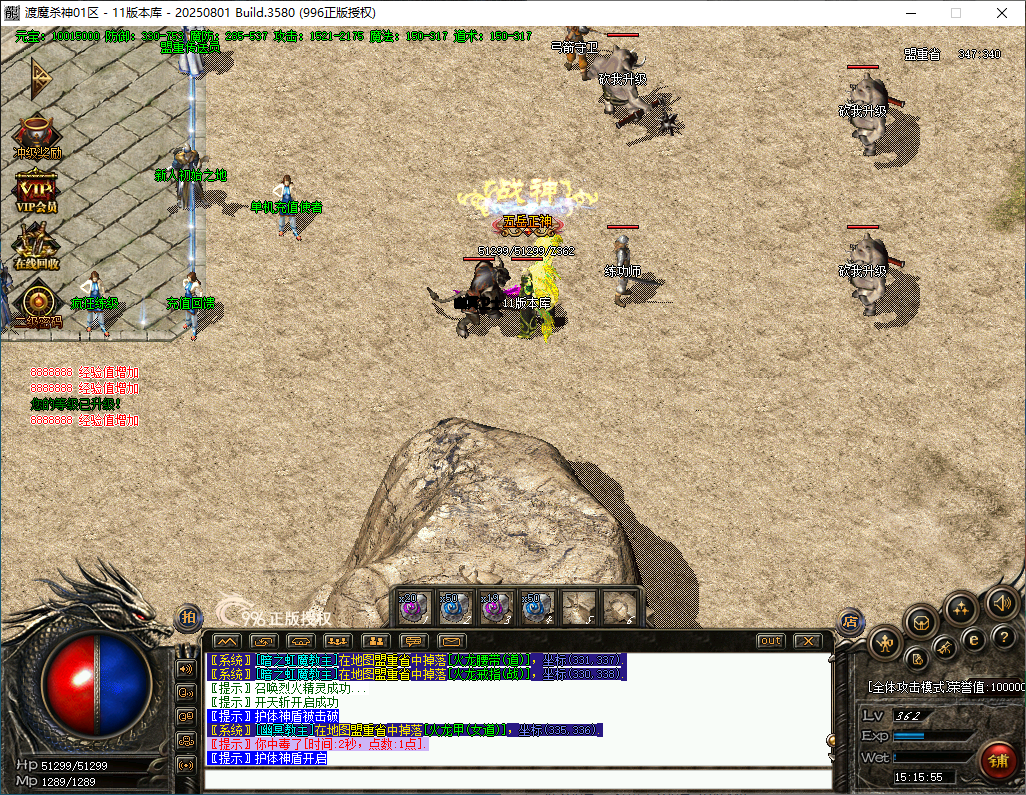The image size is (1026, 795).
Task: Open the 二级密码 secondary password icon
Action: click(x=37, y=304)
